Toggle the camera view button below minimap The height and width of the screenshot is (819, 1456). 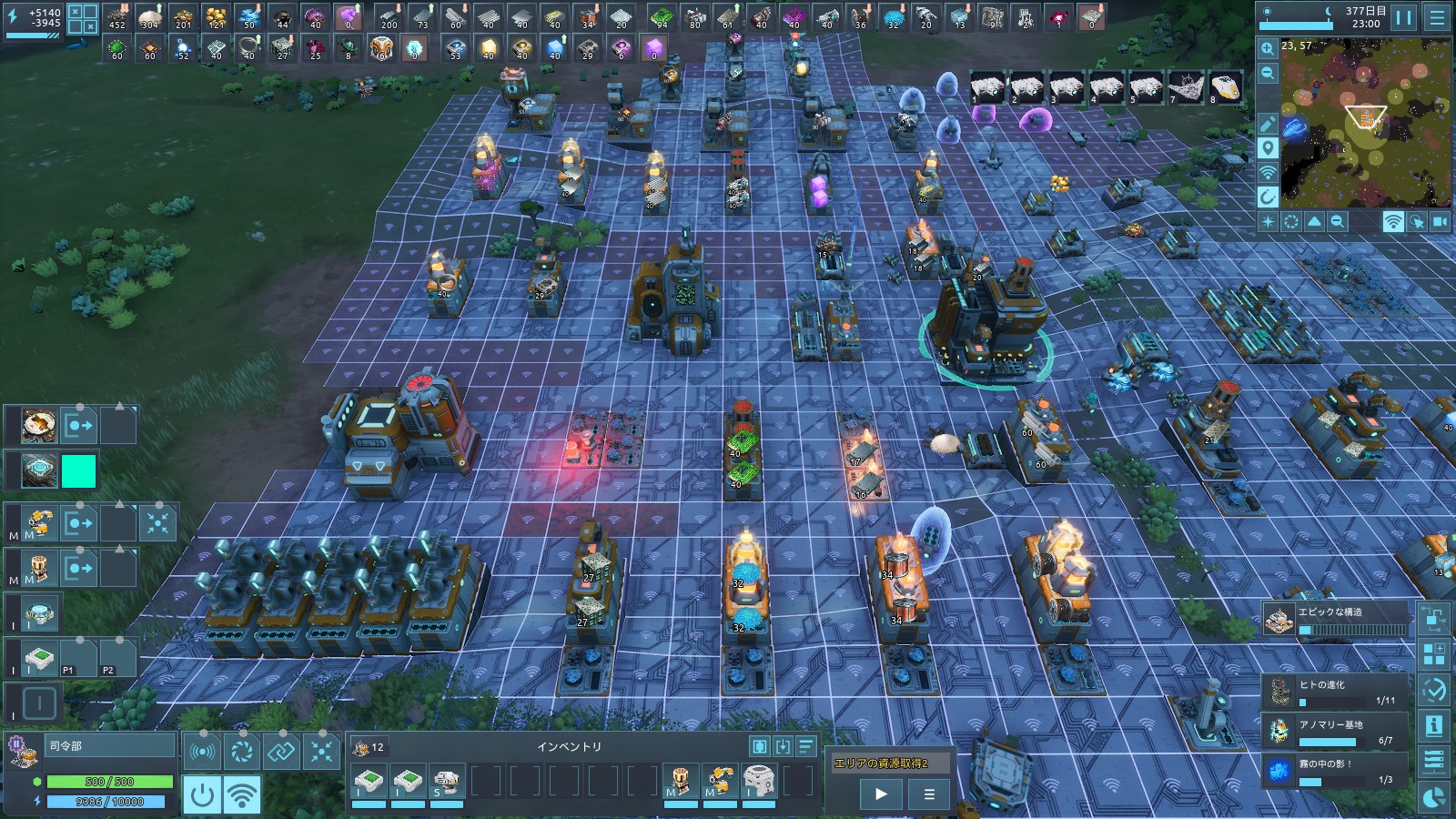[1440, 221]
